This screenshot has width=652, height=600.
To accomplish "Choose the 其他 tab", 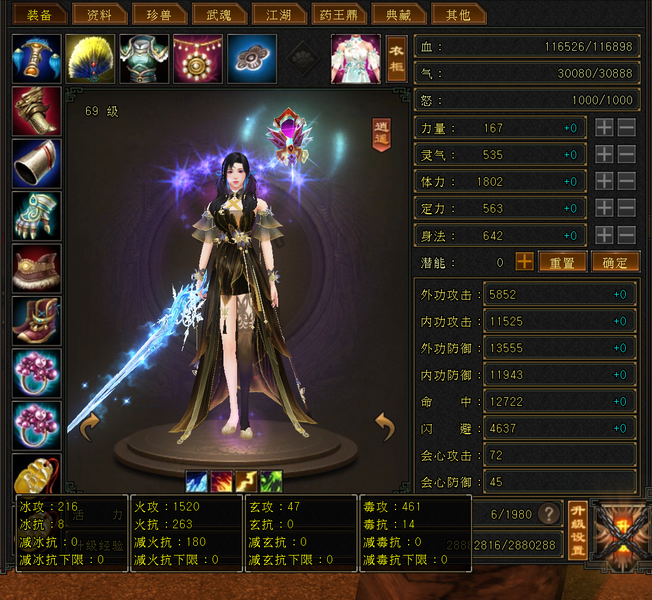I will (x=457, y=14).
